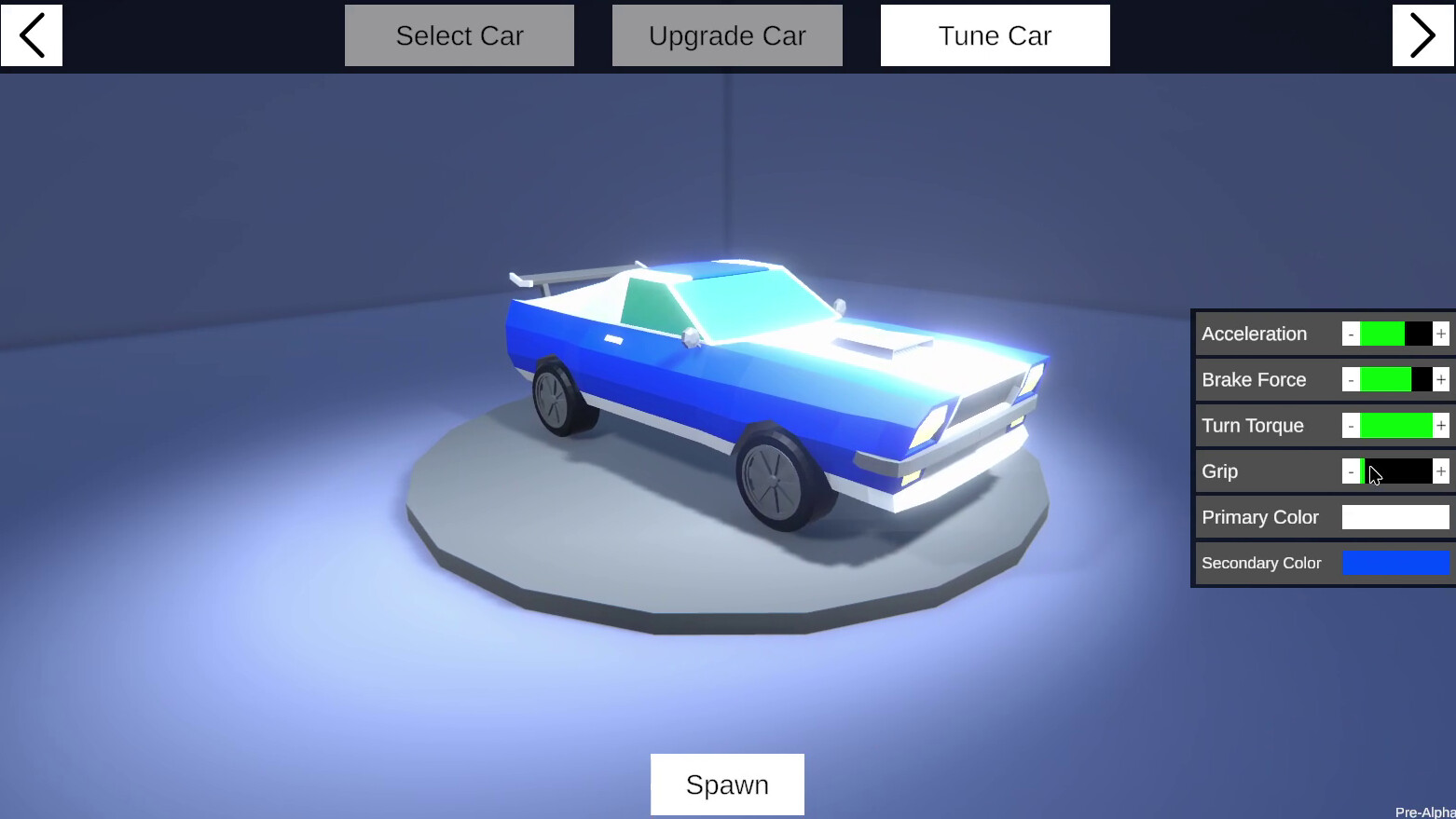Decrease Acceleration with the minus button
This screenshot has height=819, width=1456.
pos(1350,333)
